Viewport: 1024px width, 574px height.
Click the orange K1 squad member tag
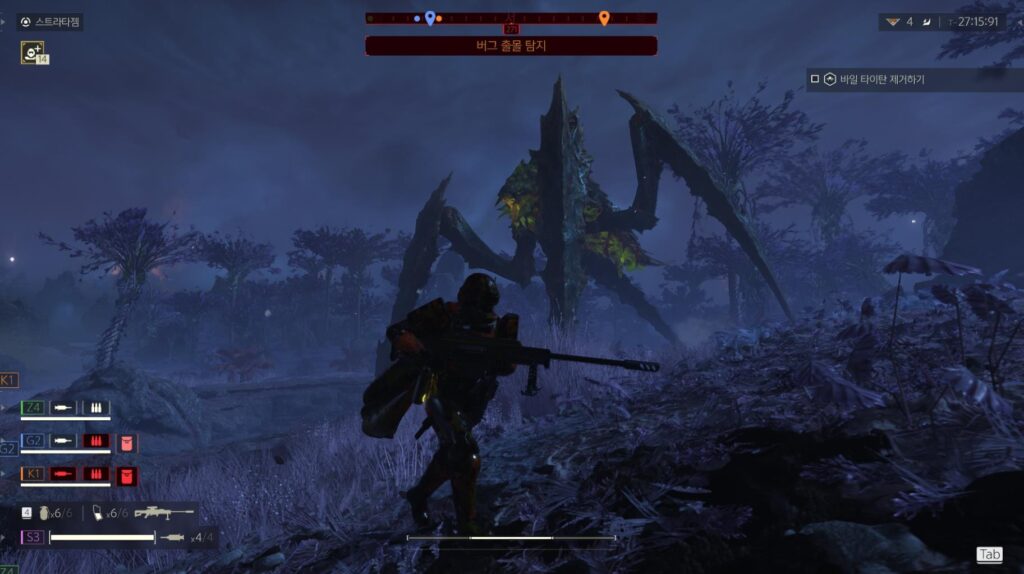33,473
